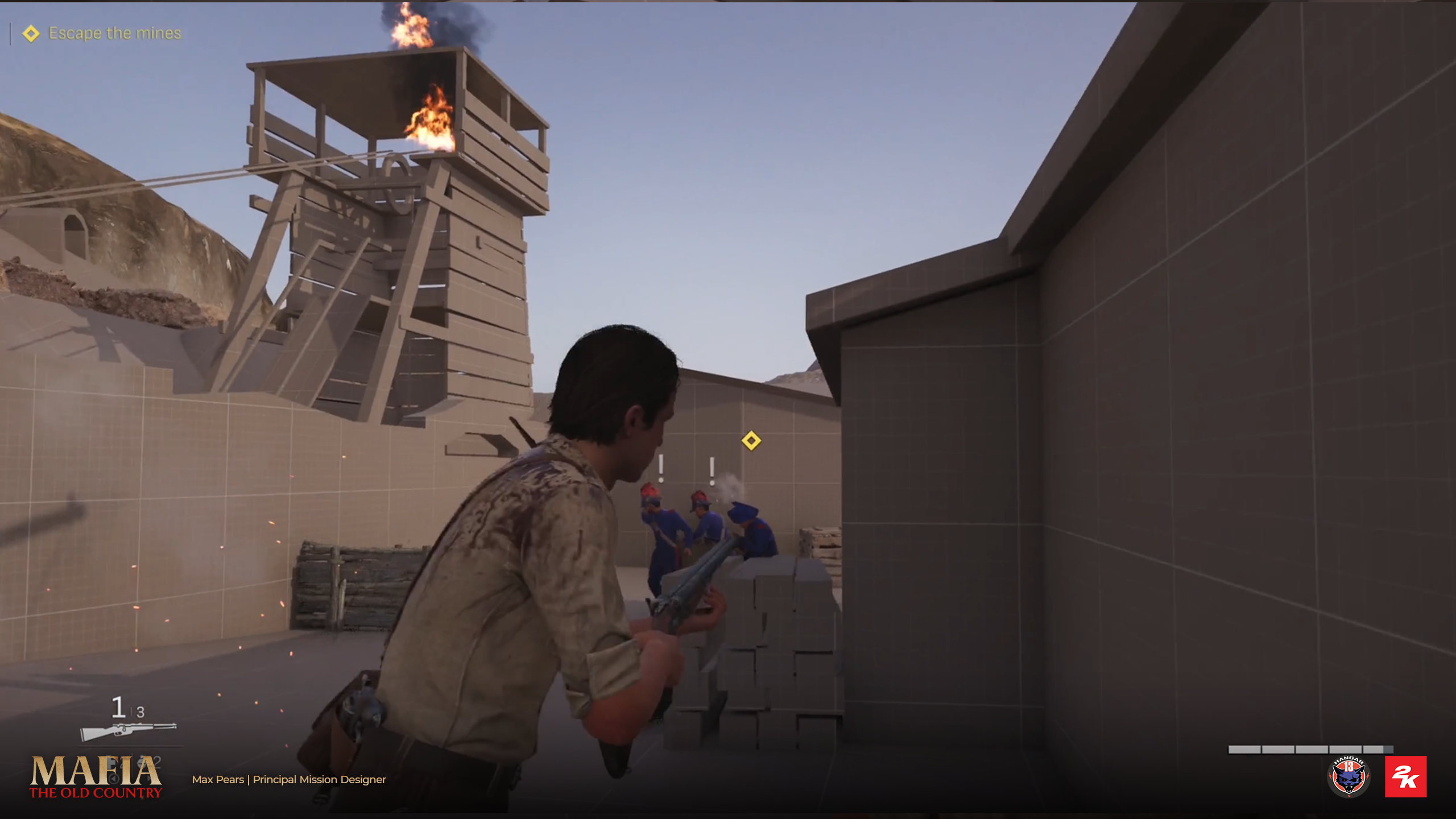Select the equipped rifle weapon icon
The image size is (1456, 819).
[129, 731]
